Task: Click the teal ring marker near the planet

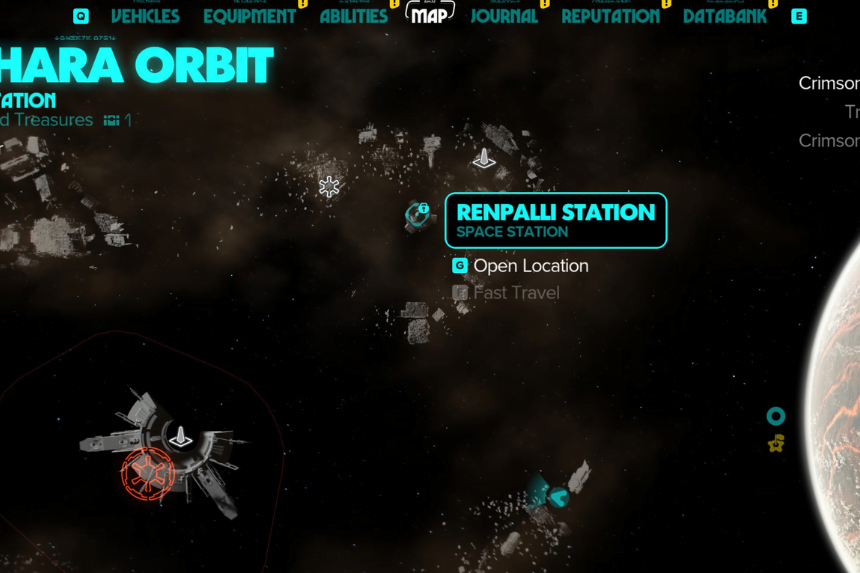Action: click(775, 416)
